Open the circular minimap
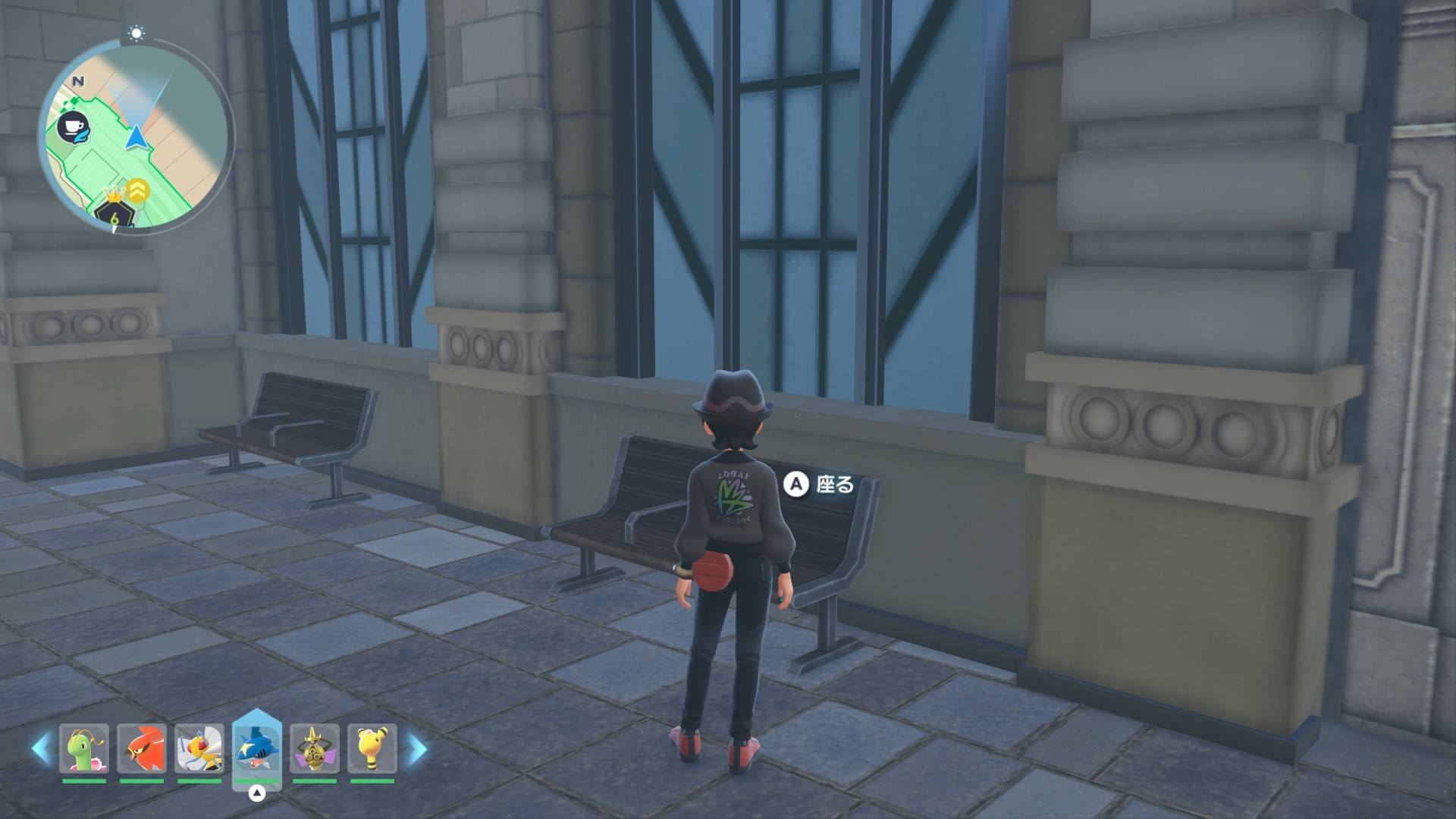Screen dimensions: 1456x819 pos(136,136)
